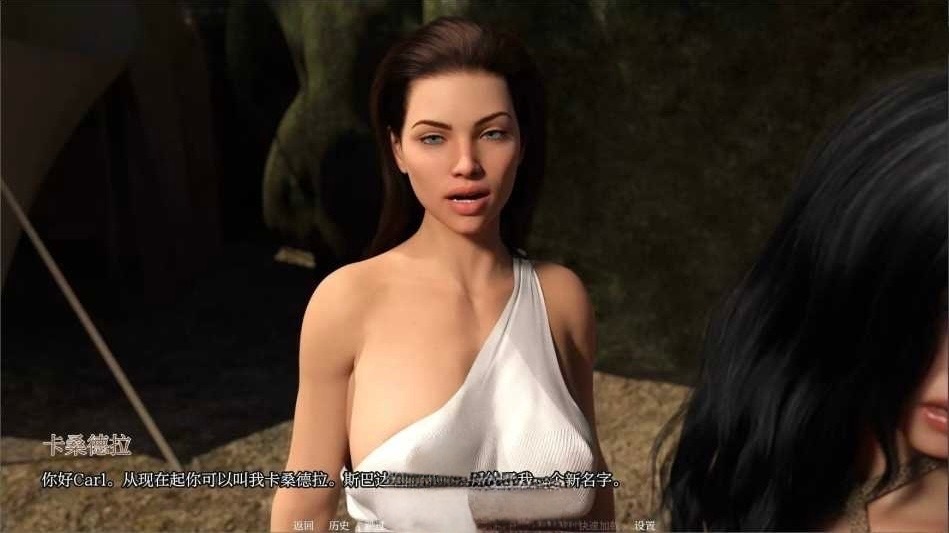Click the 返回 (Back) quick menu button
This screenshot has height=533, width=949.
pyautogui.click(x=304, y=525)
